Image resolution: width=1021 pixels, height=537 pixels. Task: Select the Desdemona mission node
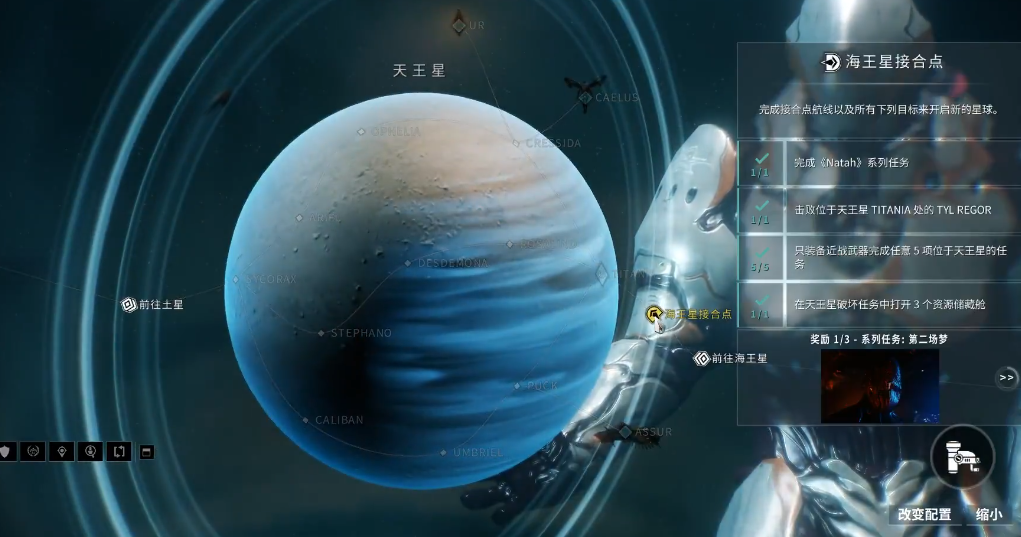coord(408,263)
